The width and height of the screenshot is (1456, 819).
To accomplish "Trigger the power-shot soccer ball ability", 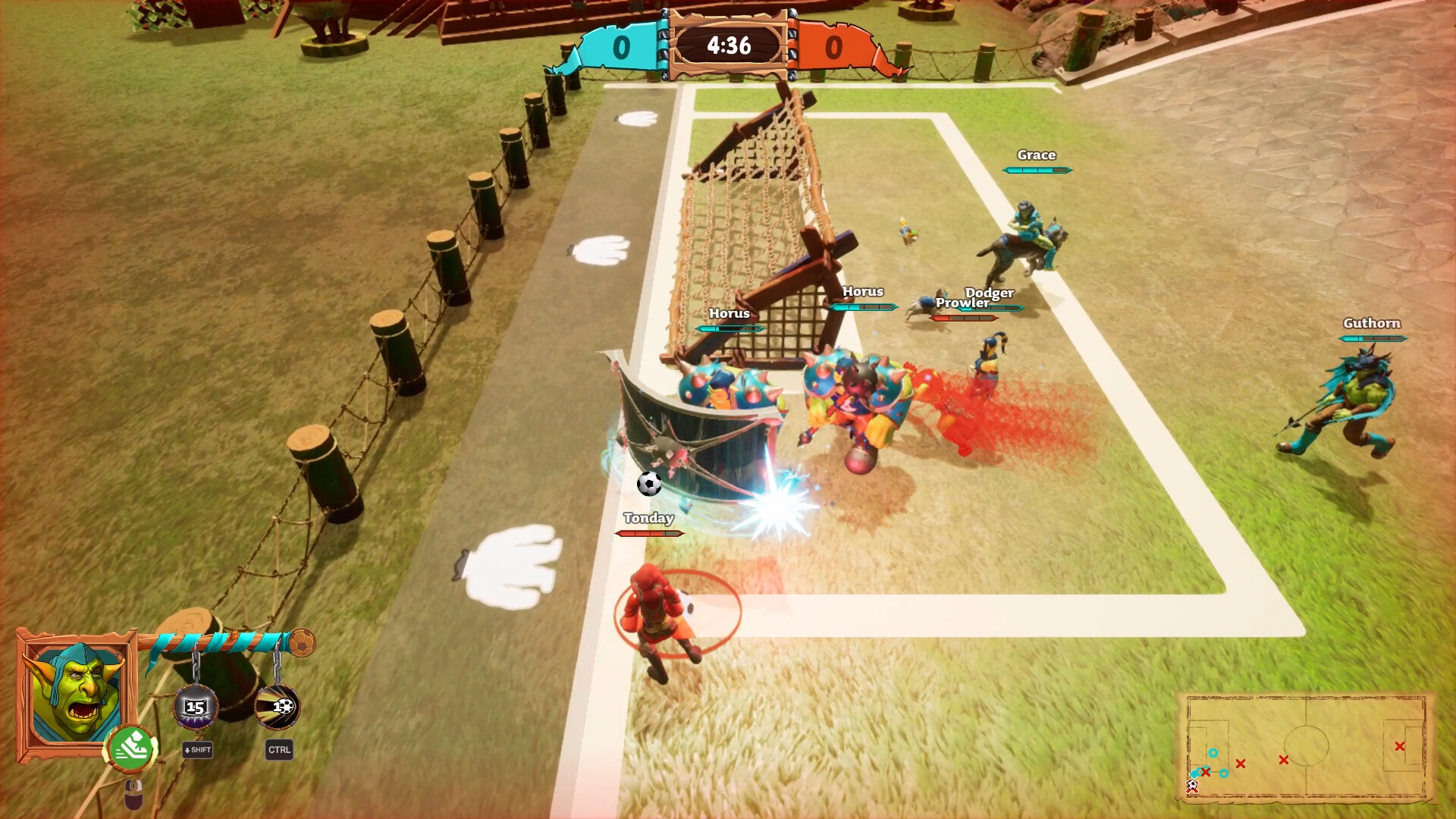I will click(x=278, y=707).
